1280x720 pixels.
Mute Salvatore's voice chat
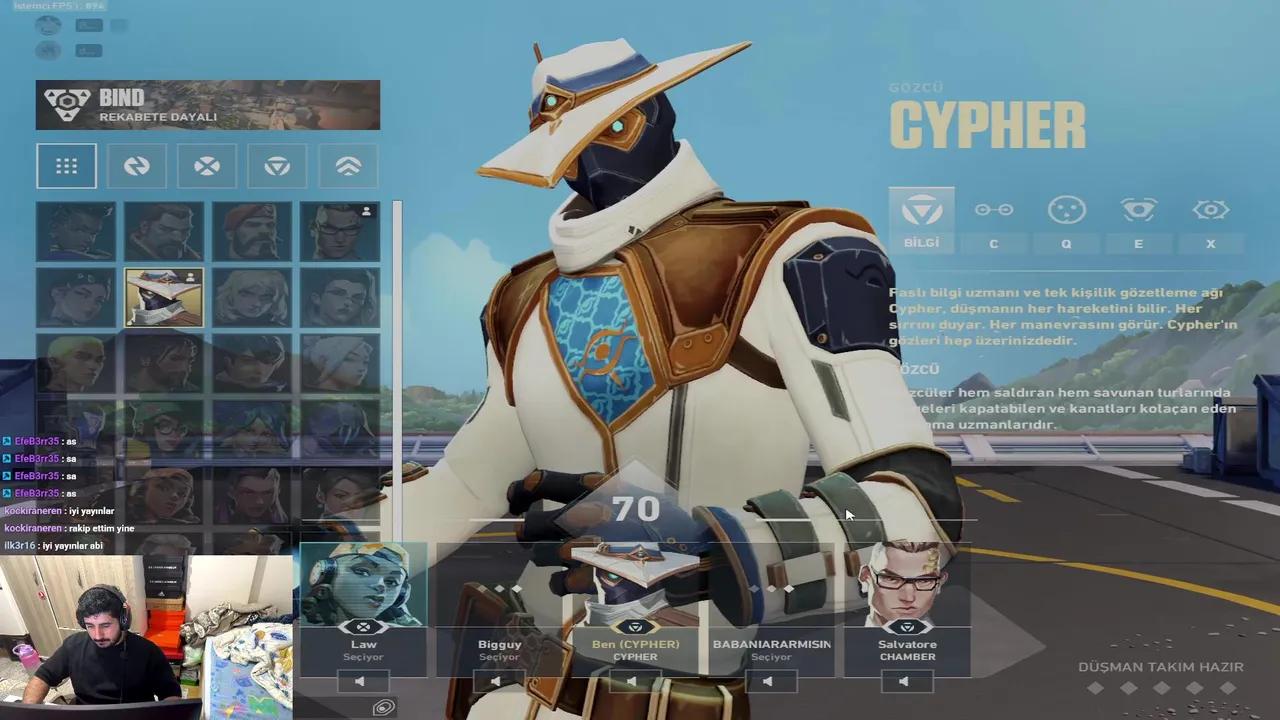[907, 682]
